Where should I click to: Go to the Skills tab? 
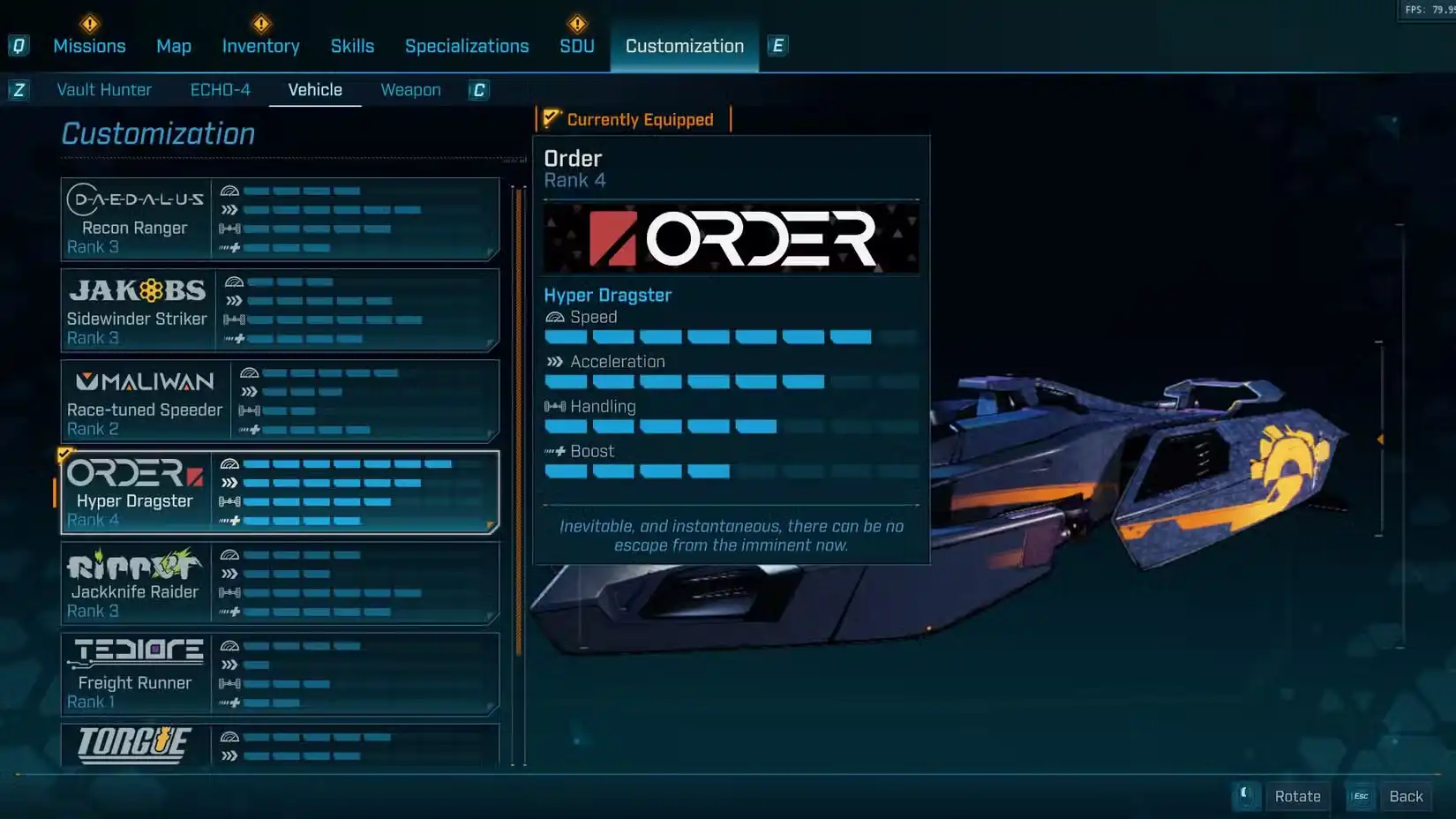[x=352, y=46]
